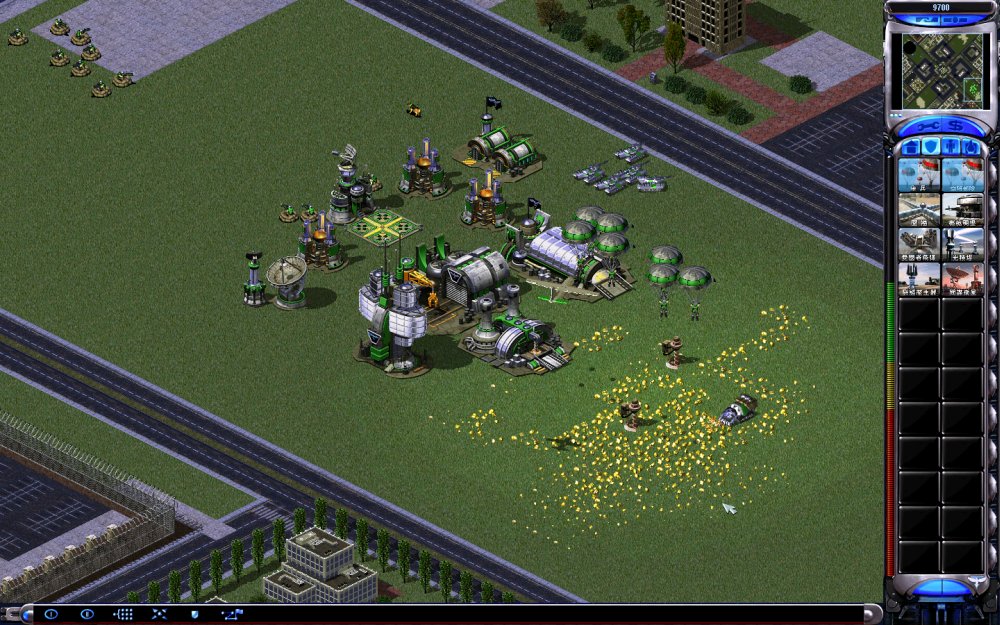Activate the wrench repair button
The image size is (1000, 625).
tap(924, 127)
